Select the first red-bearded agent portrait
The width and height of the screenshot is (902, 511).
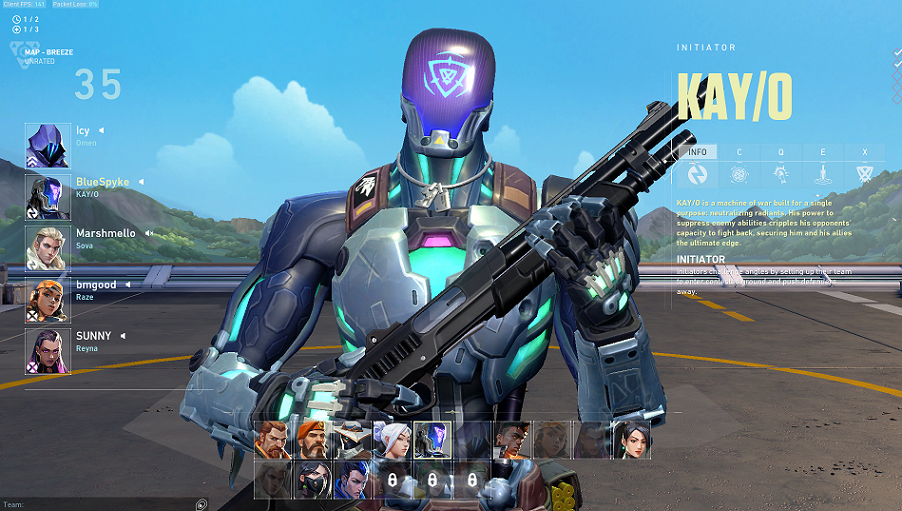coord(271,440)
